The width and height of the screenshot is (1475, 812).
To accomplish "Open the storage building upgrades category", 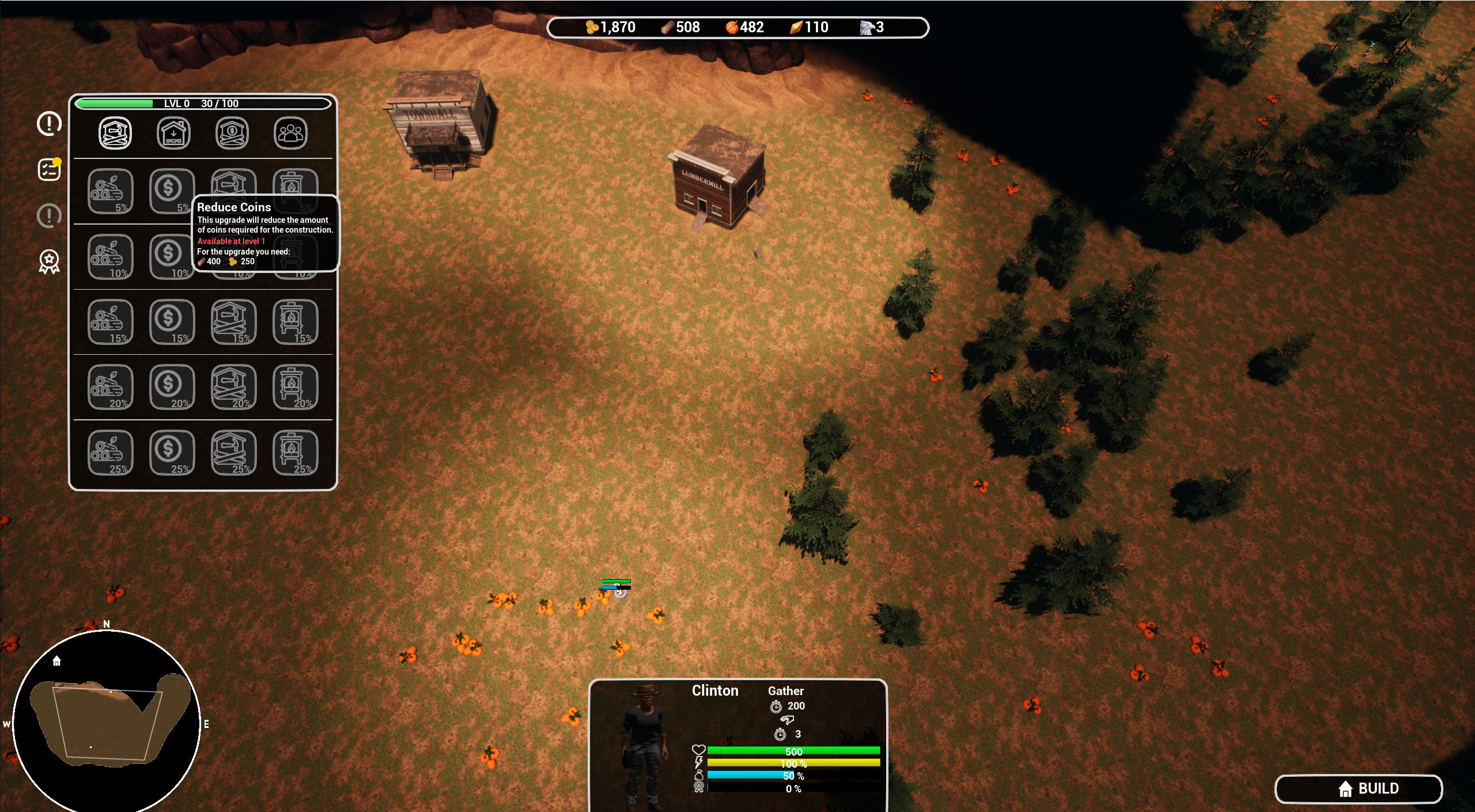I will coord(173,132).
